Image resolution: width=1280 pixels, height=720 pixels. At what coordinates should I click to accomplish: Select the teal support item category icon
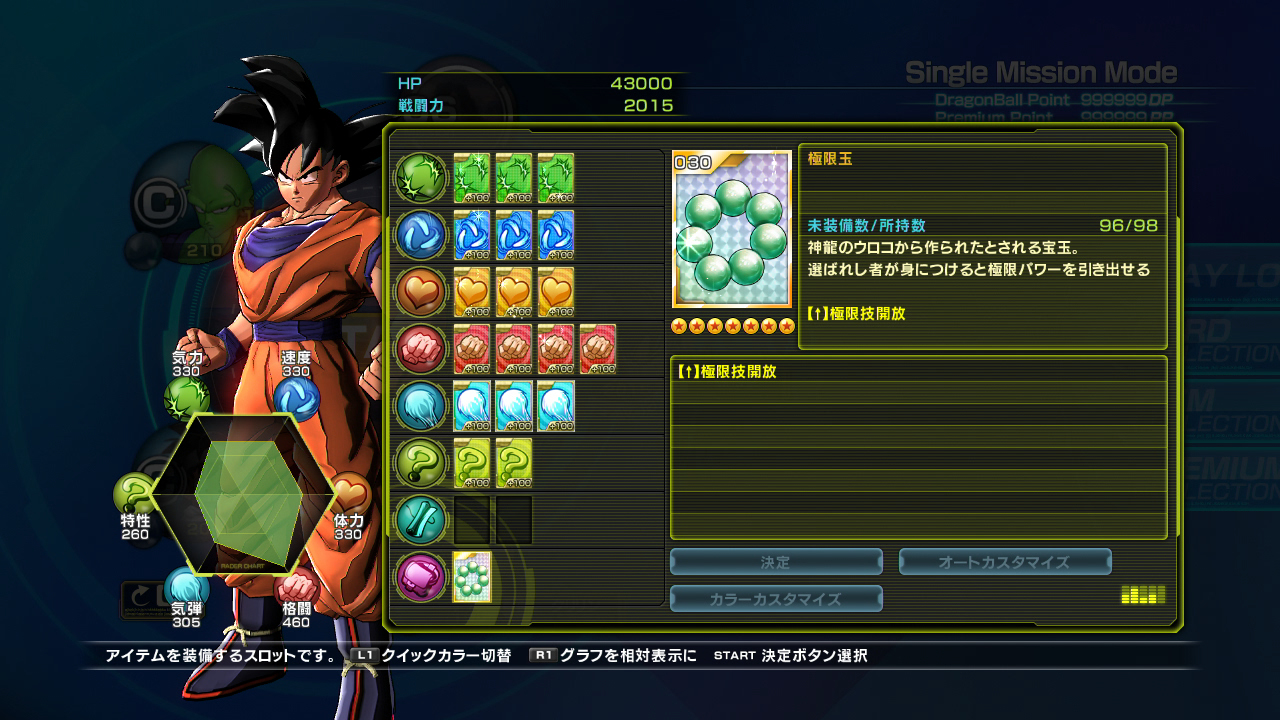(421, 520)
